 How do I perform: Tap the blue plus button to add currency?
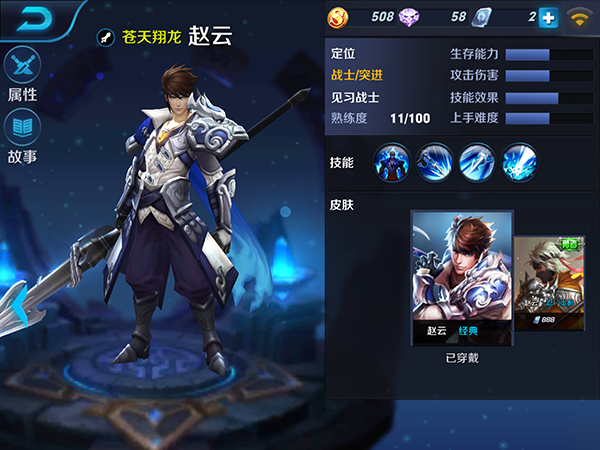547,17
